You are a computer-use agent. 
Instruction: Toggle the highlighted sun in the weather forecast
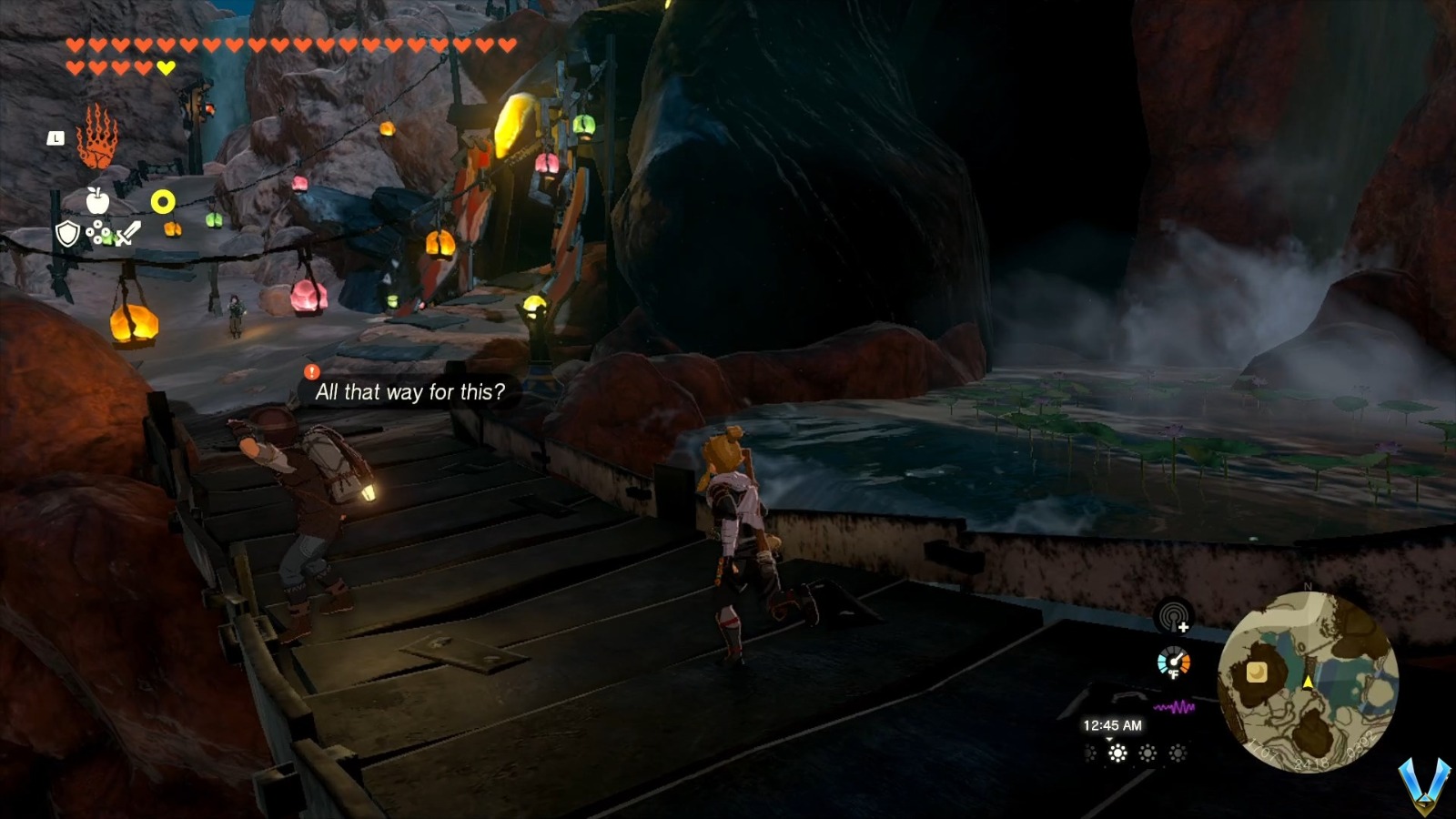coord(1117,752)
